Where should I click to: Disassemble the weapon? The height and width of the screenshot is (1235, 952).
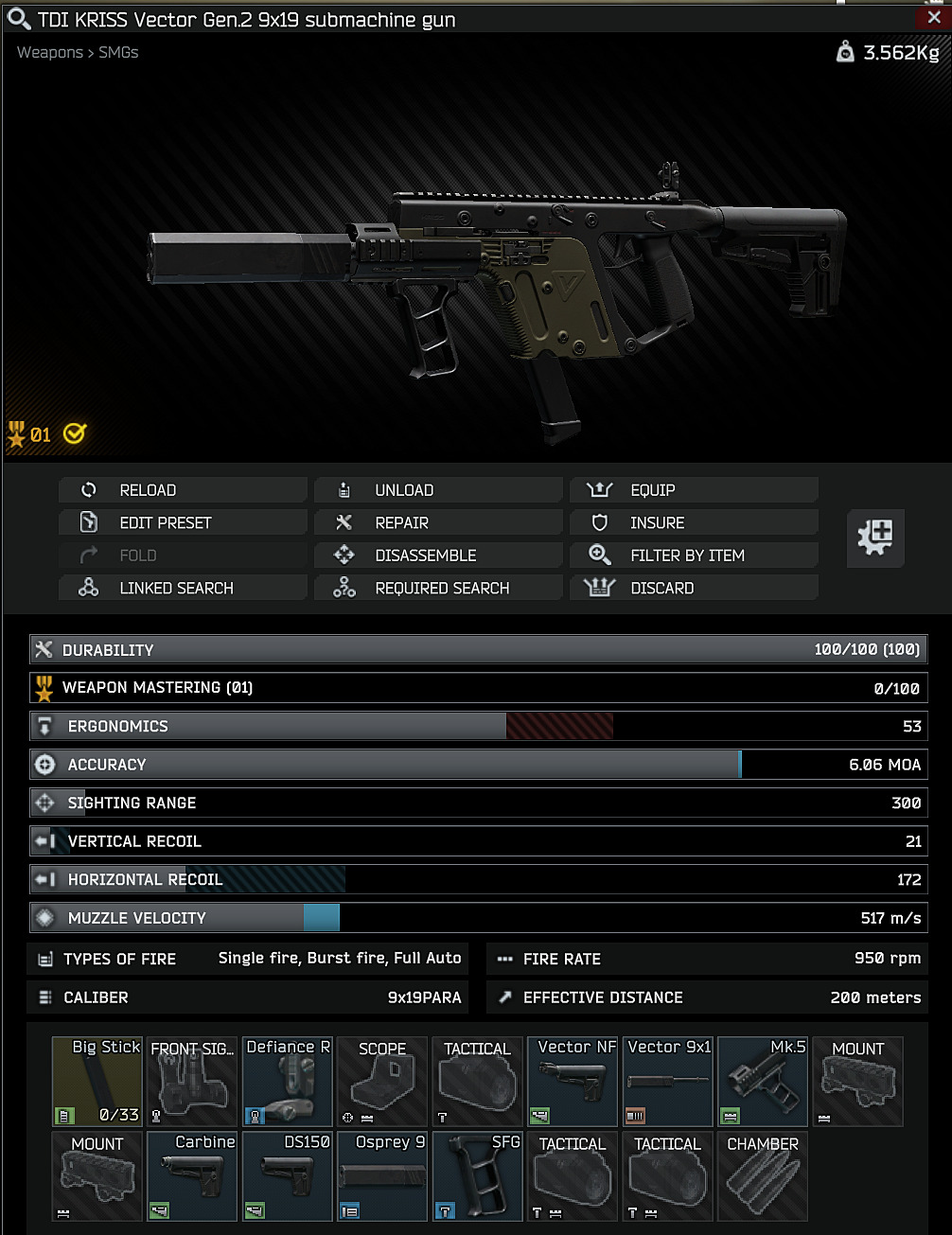click(438, 556)
